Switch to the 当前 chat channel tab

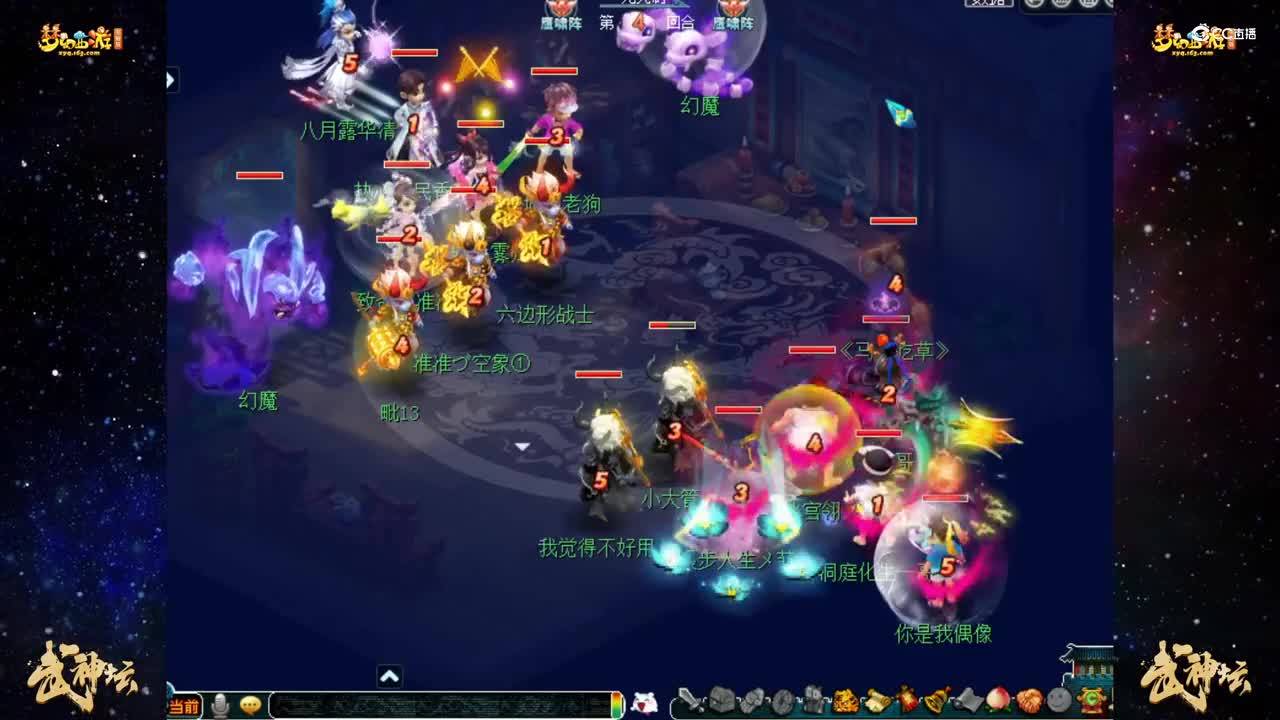click(x=183, y=705)
